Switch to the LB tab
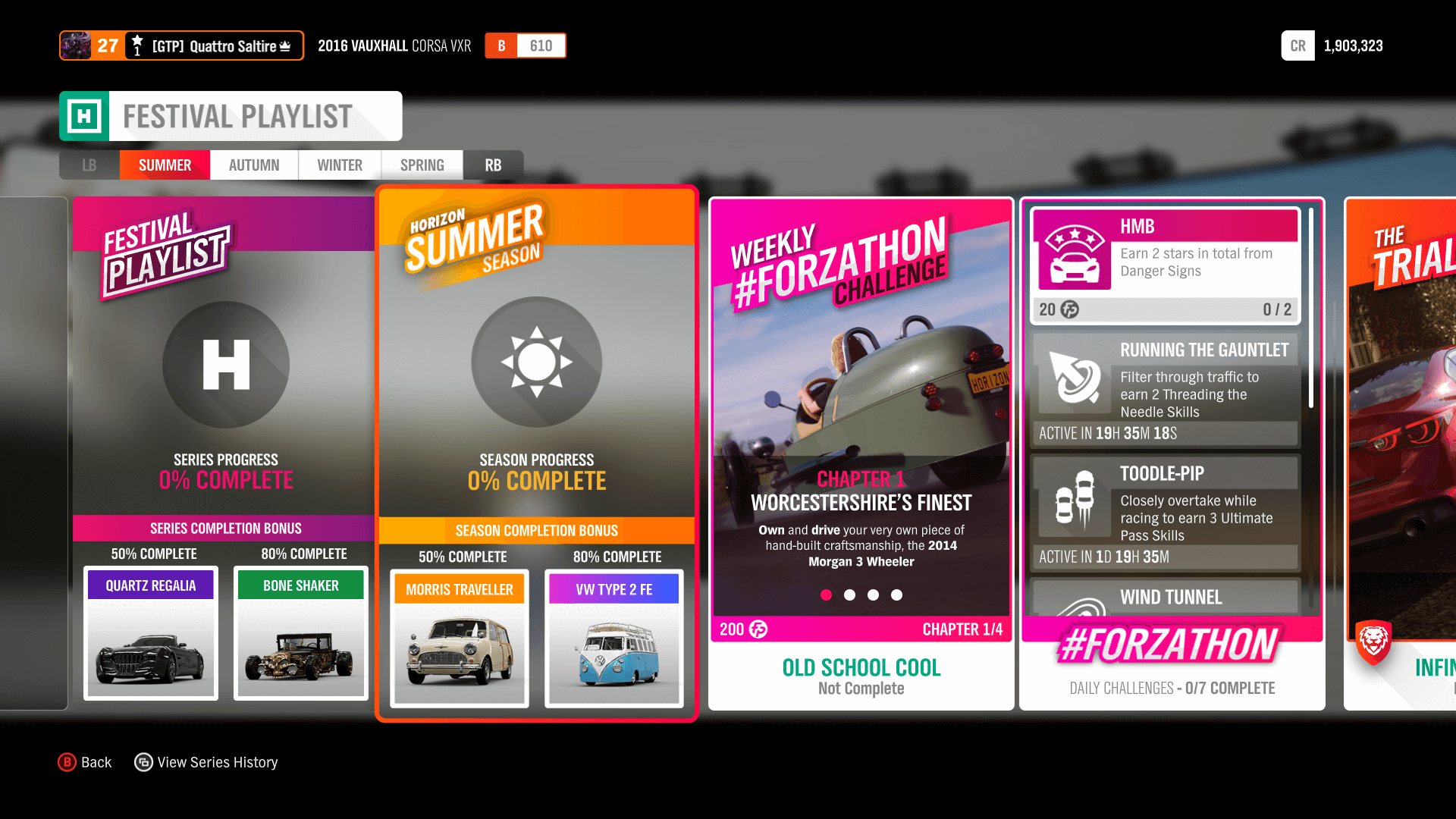 [x=89, y=165]
